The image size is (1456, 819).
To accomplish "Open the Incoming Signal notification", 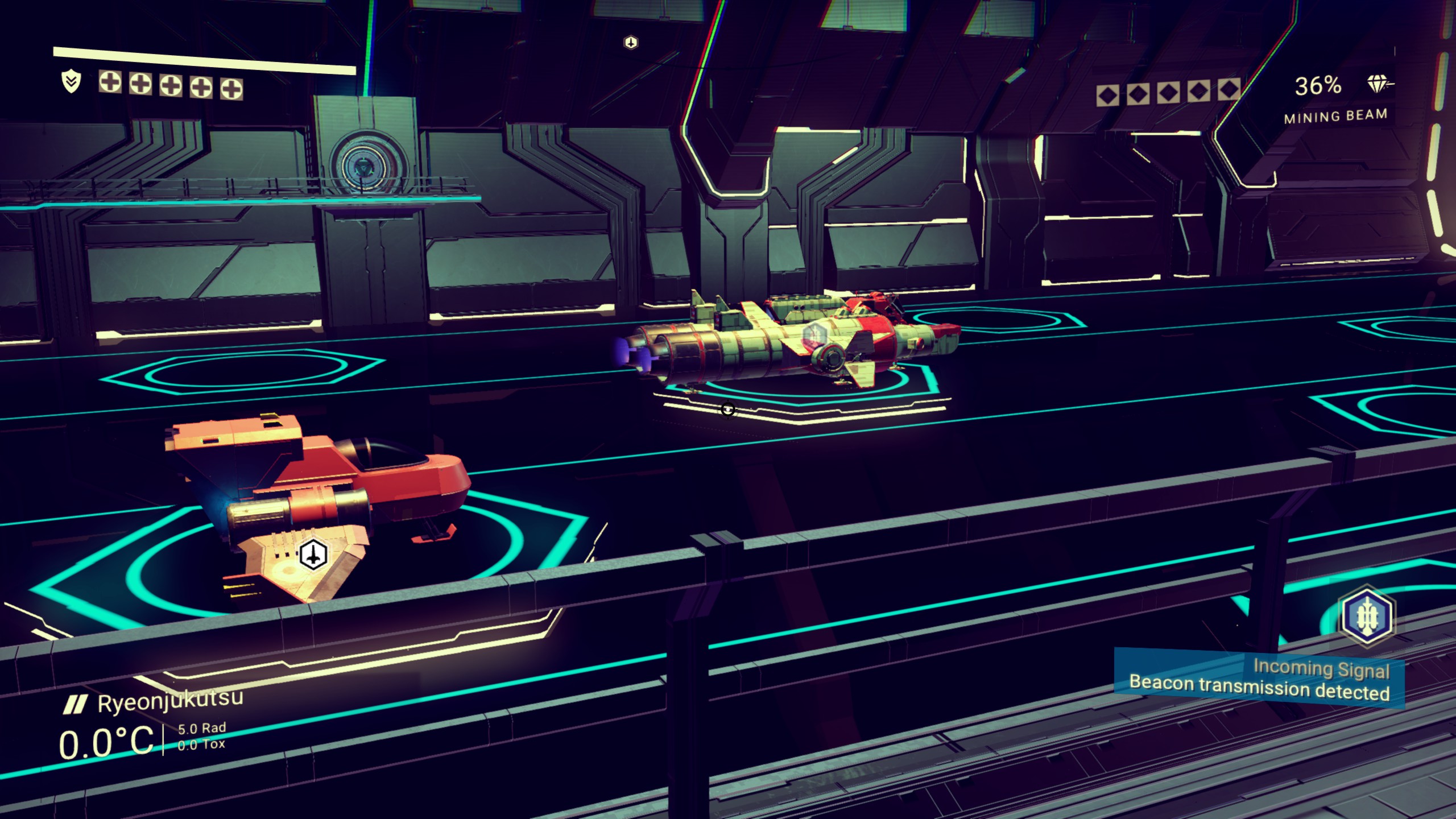I will pyautogui.click(x=1259, y=679).
